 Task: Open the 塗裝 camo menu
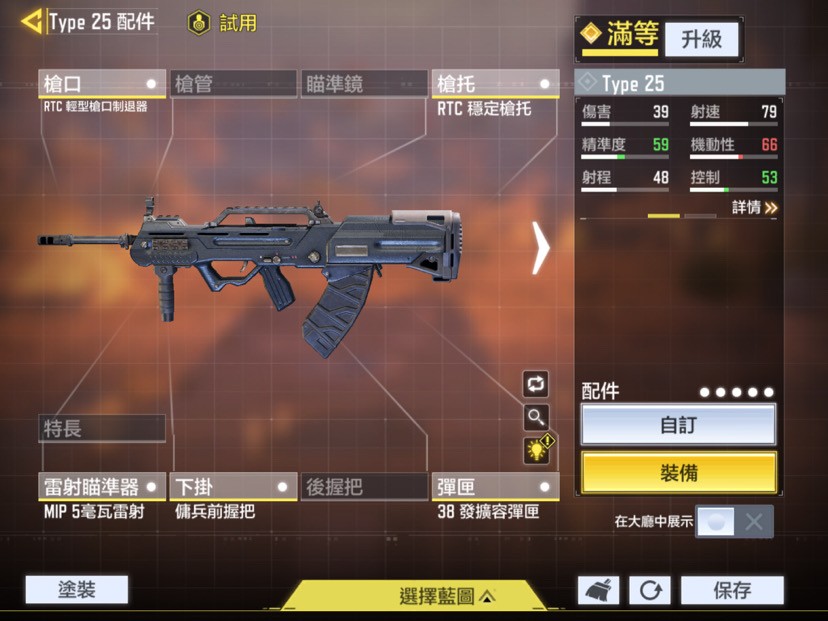coord(77,589)
